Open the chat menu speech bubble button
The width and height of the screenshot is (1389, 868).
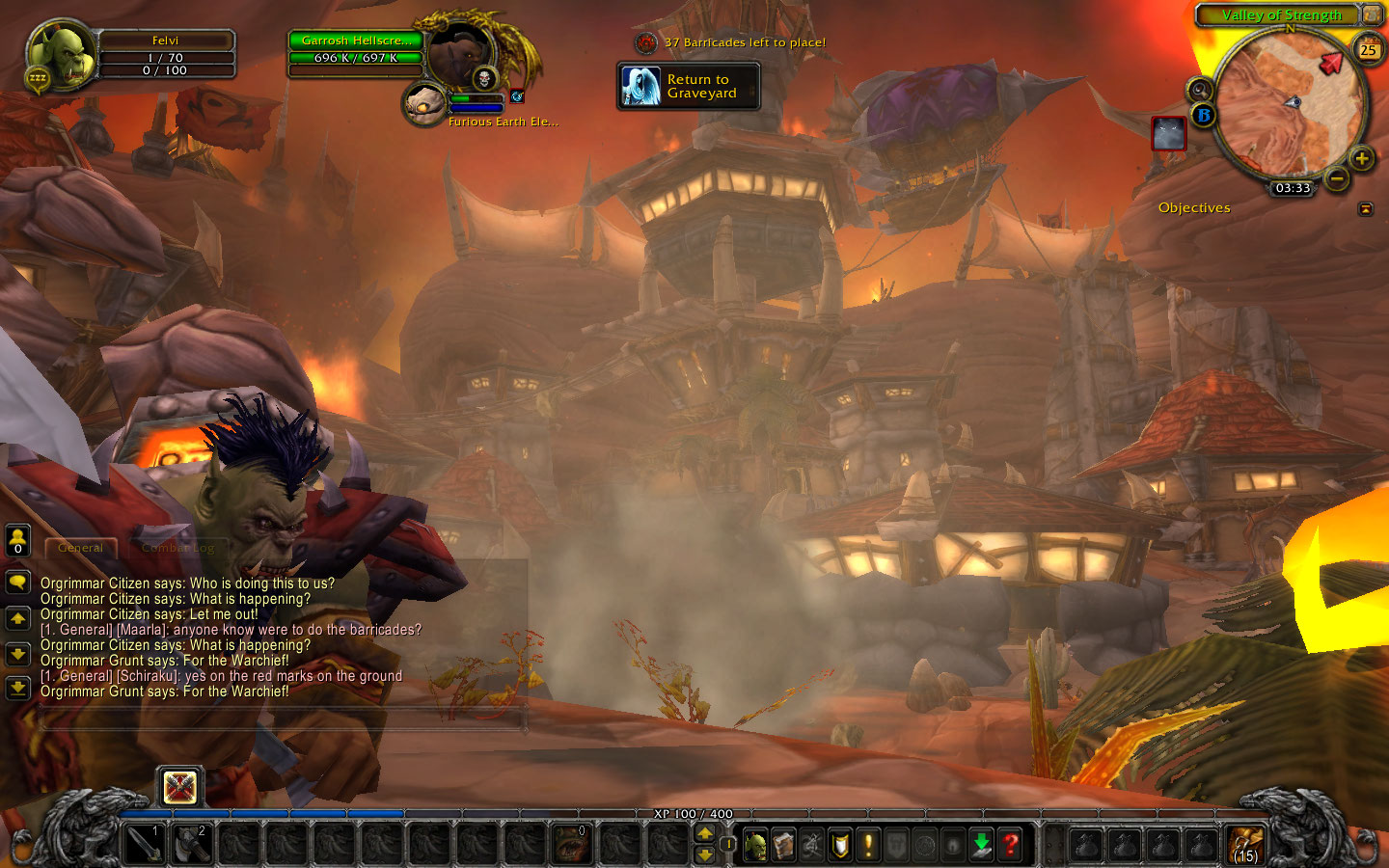click(17, 583)
